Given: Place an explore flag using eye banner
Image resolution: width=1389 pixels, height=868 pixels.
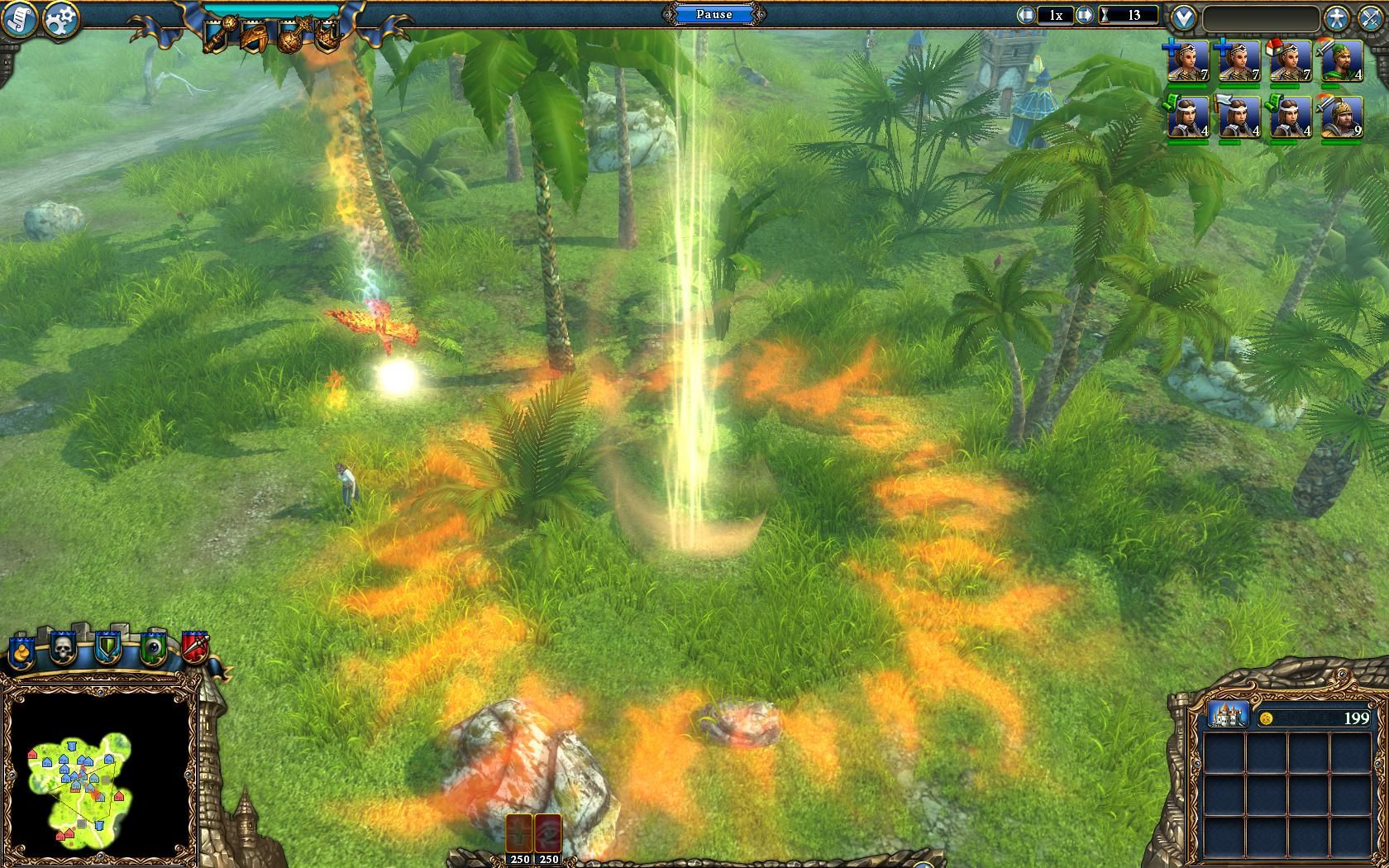Looking at the screenshot, I should point(152,648).
